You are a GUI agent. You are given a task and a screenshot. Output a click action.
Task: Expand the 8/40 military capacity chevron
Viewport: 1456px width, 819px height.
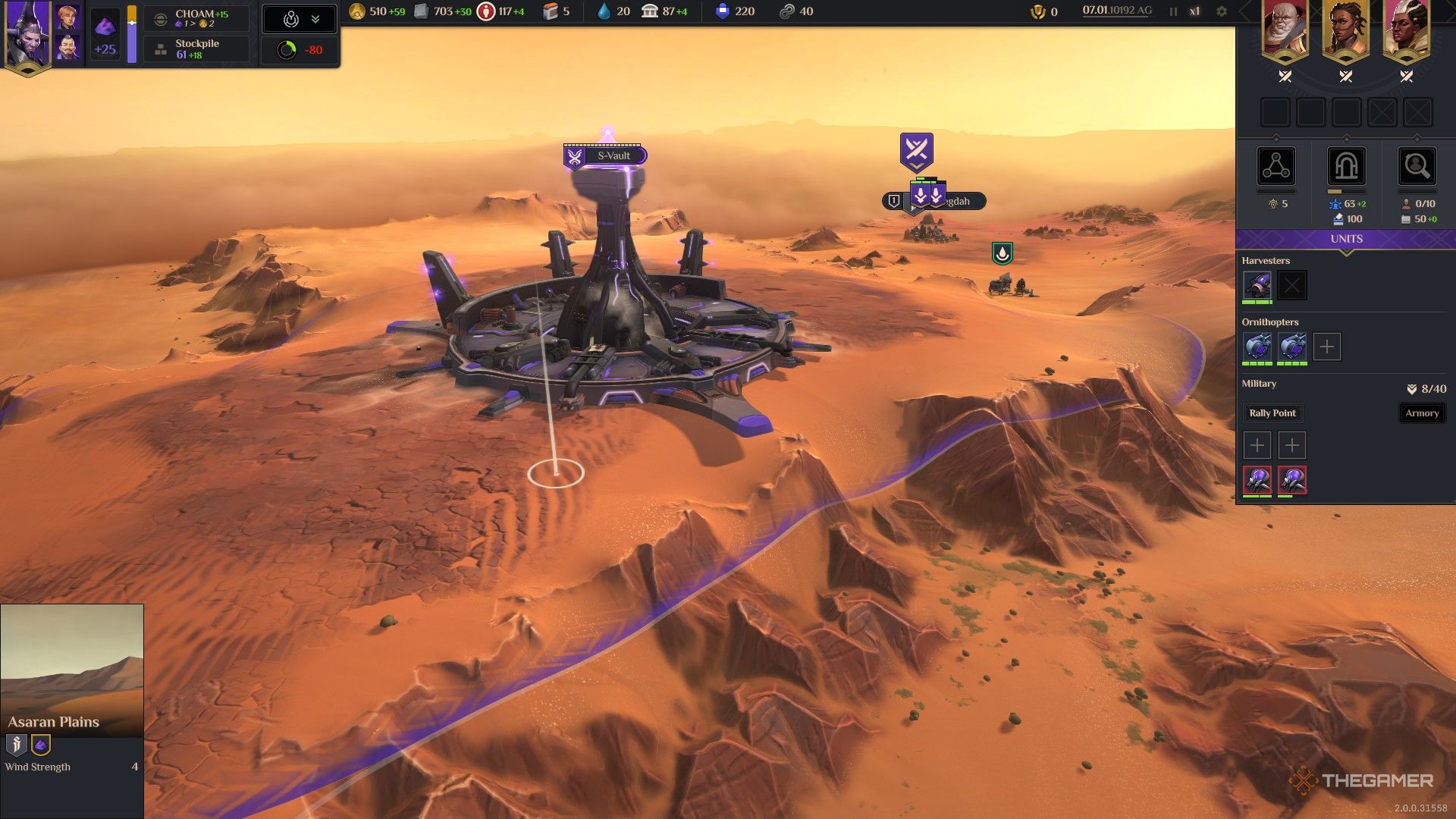tap(1412, 388)
